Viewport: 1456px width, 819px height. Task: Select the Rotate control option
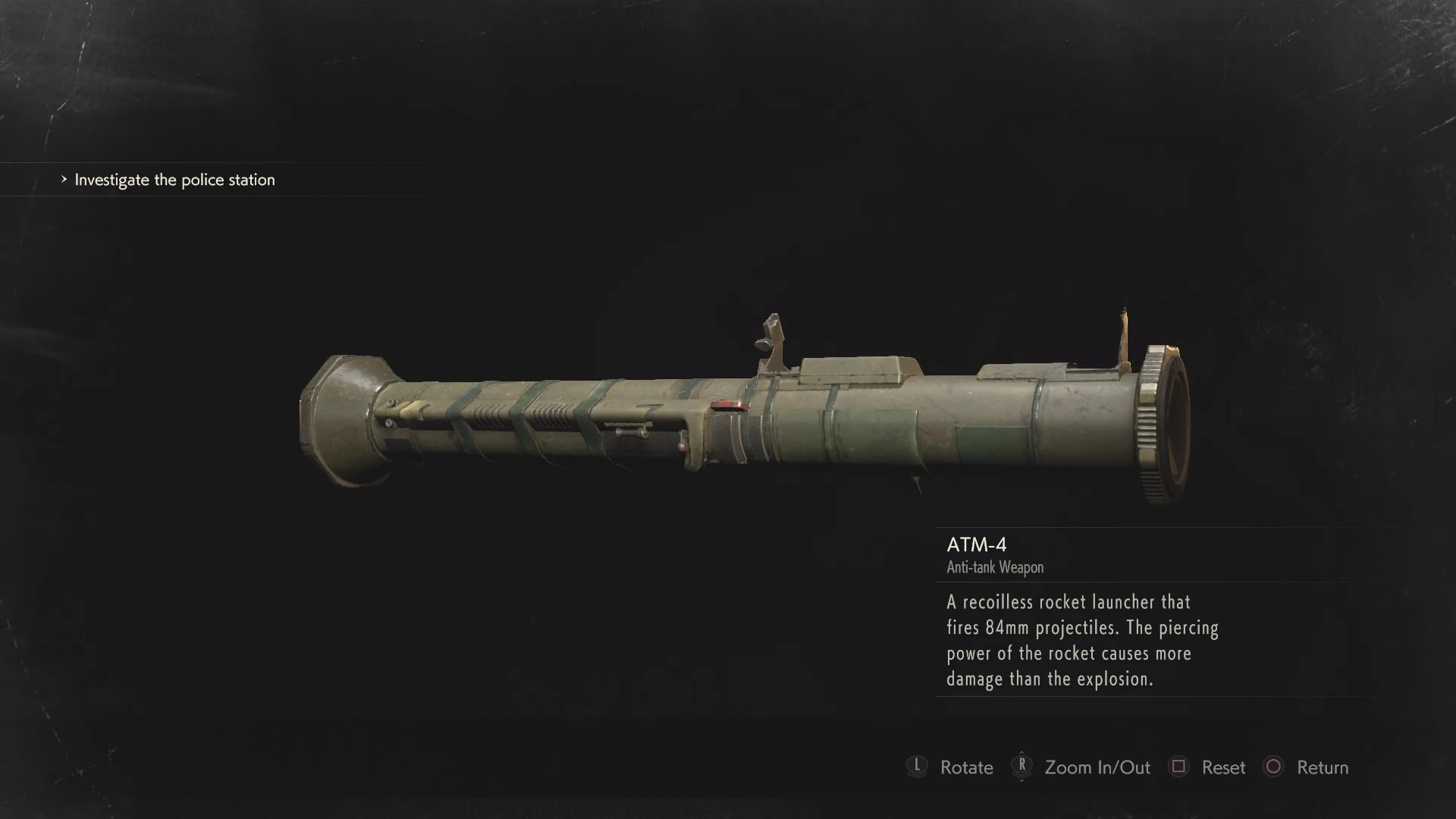tap(965, 767)
